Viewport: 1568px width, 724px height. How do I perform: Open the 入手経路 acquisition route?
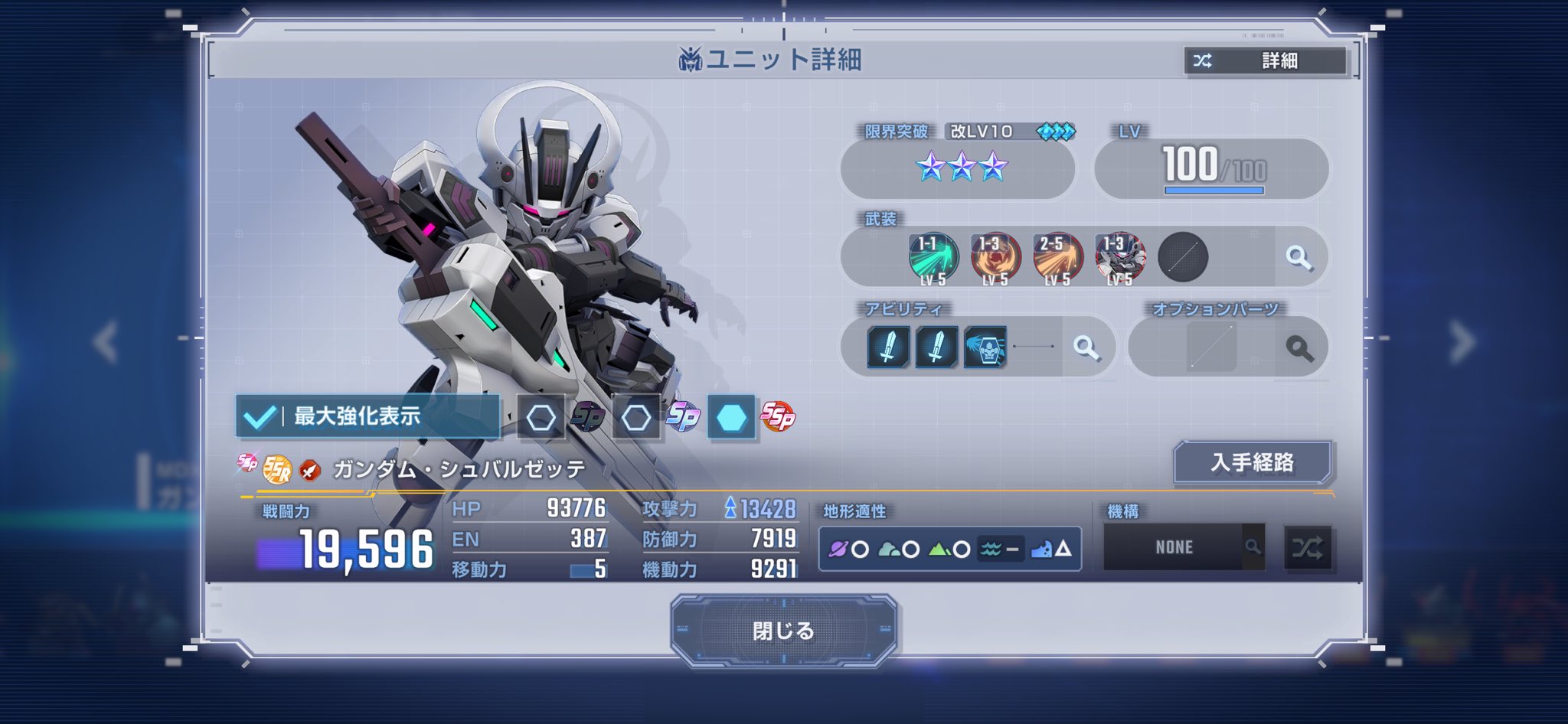point(1253,462)
